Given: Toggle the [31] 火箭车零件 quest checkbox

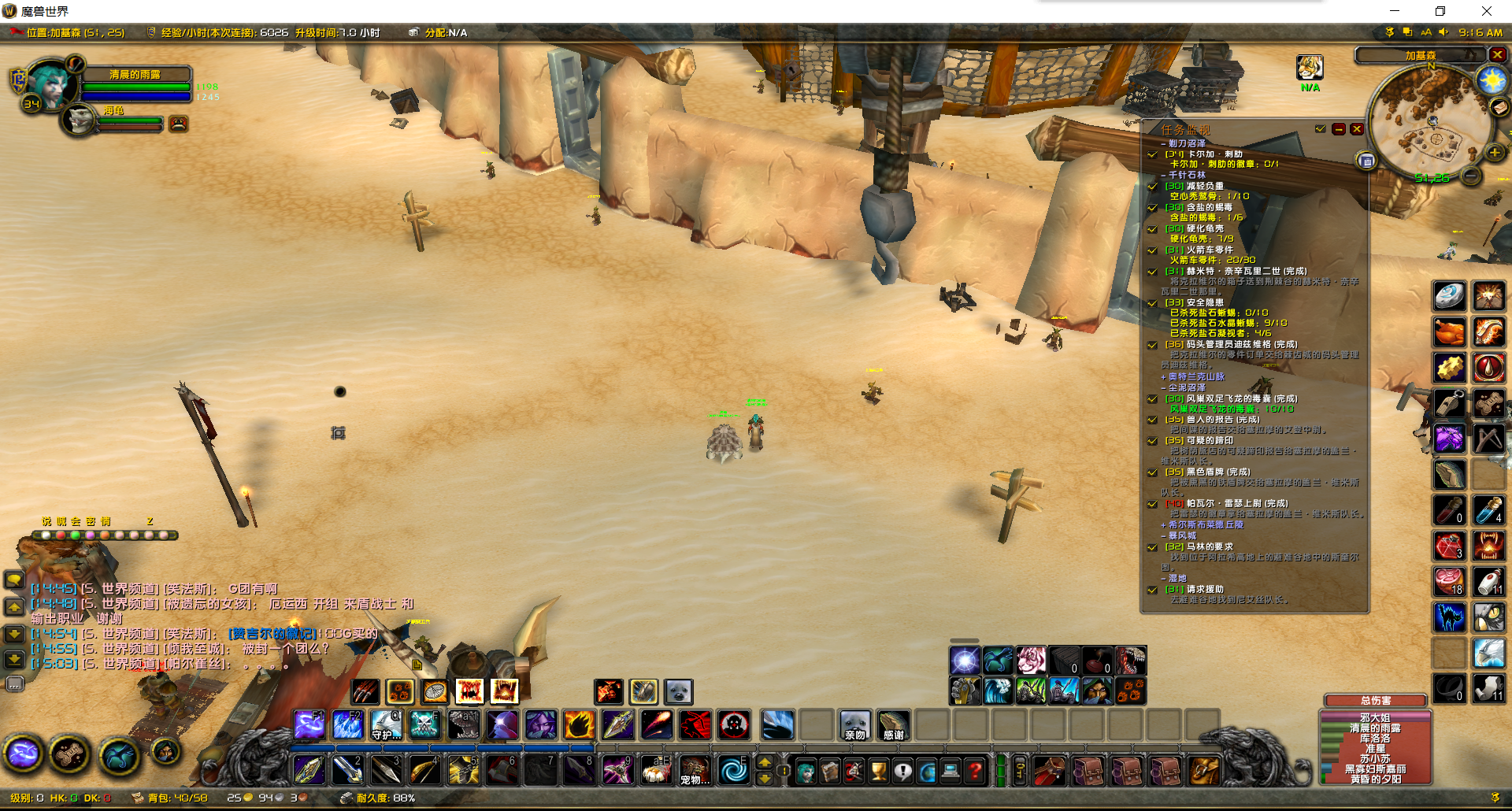Looking at the screenshot, I should coord(1152,250).
